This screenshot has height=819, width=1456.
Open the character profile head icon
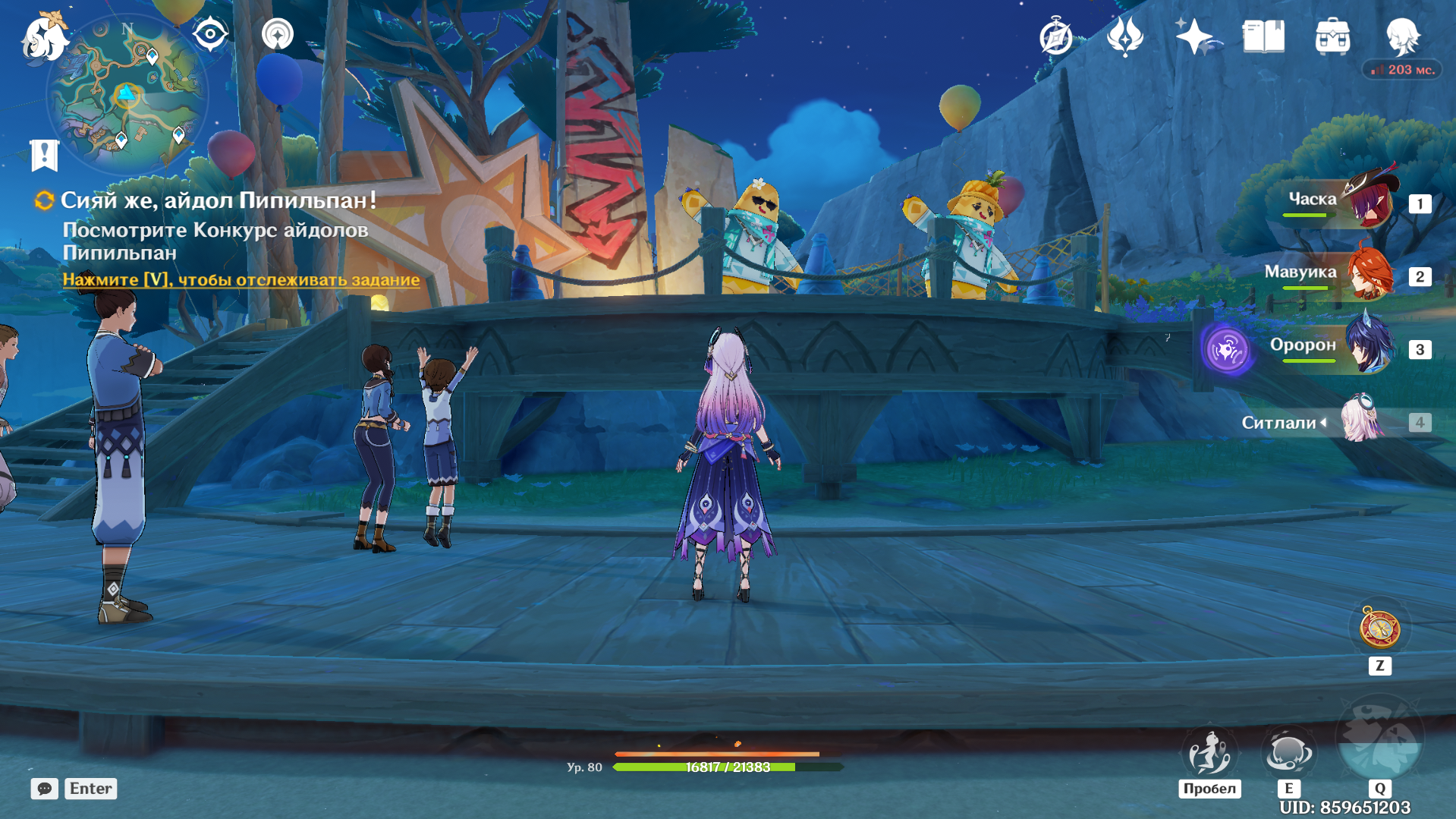[x=1402, y=35]
